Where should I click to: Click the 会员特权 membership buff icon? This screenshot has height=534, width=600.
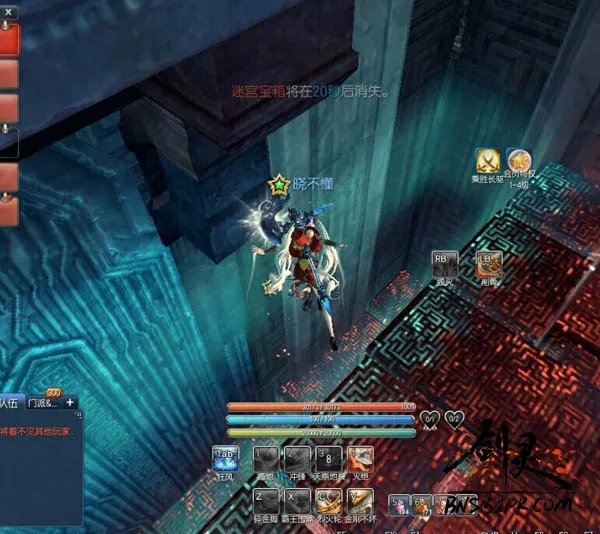[518, 160]
